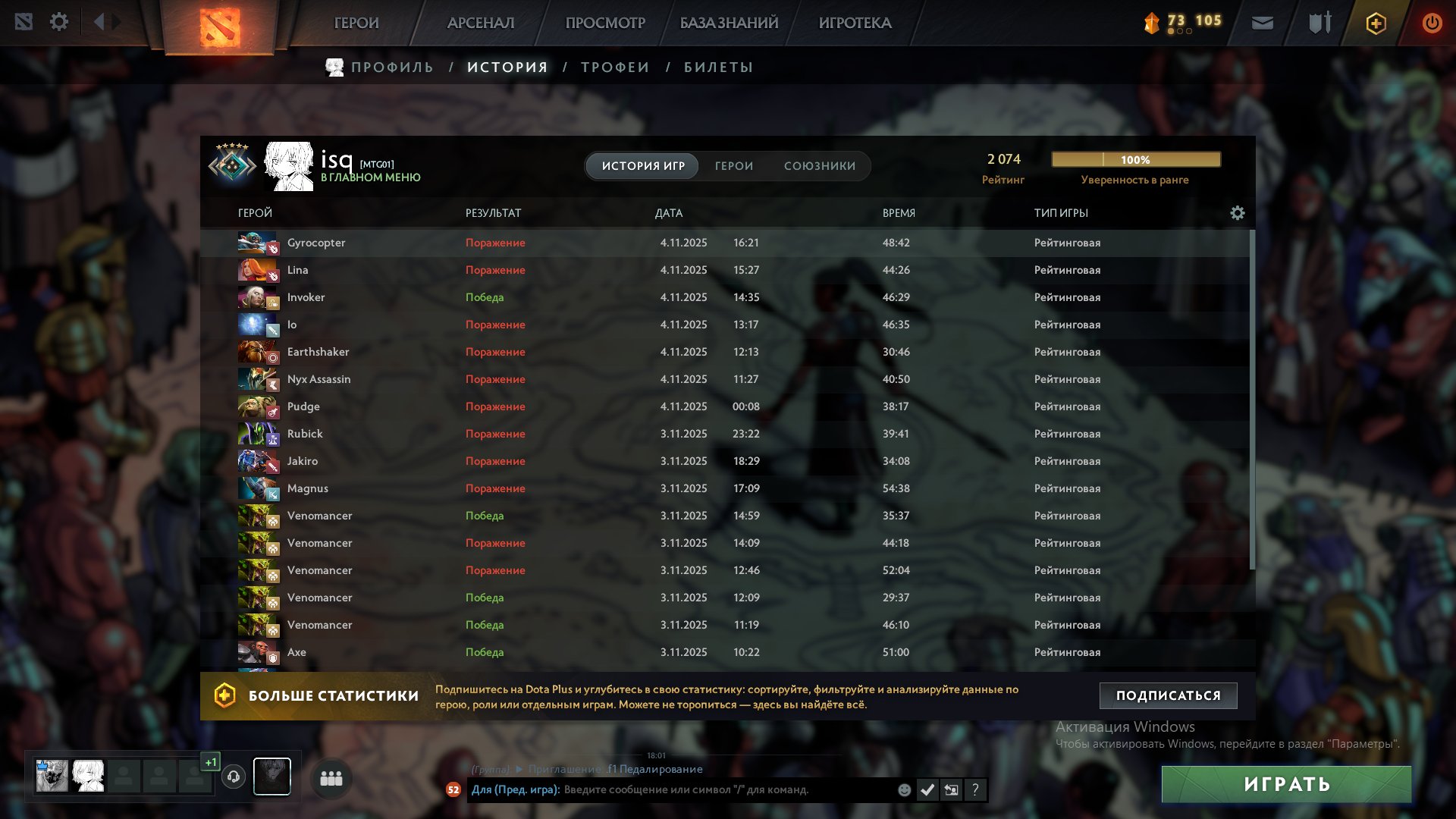Switch to the ГЕРОИ tab in profile
Viewport: 1456px width, 819px height.
733,165
